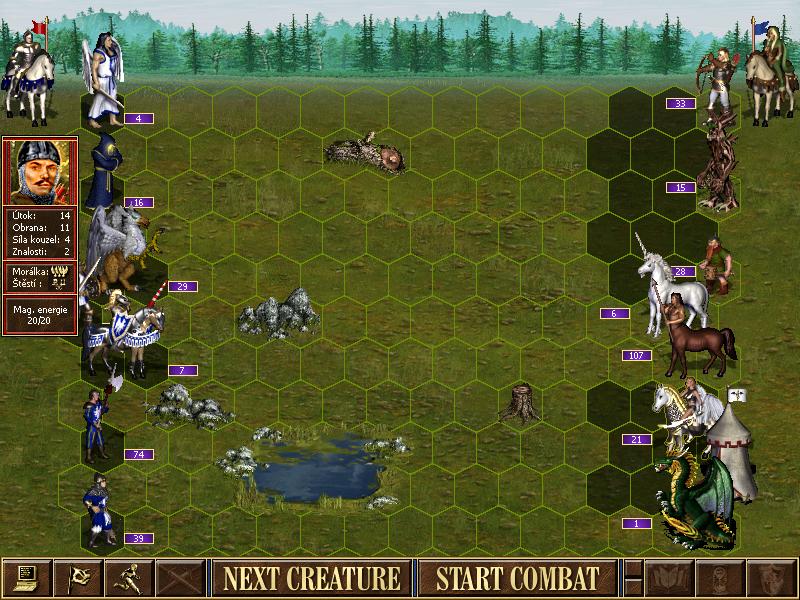Activate the shield defend button
This screenshot has width=800, height=600.
point(771,578)
